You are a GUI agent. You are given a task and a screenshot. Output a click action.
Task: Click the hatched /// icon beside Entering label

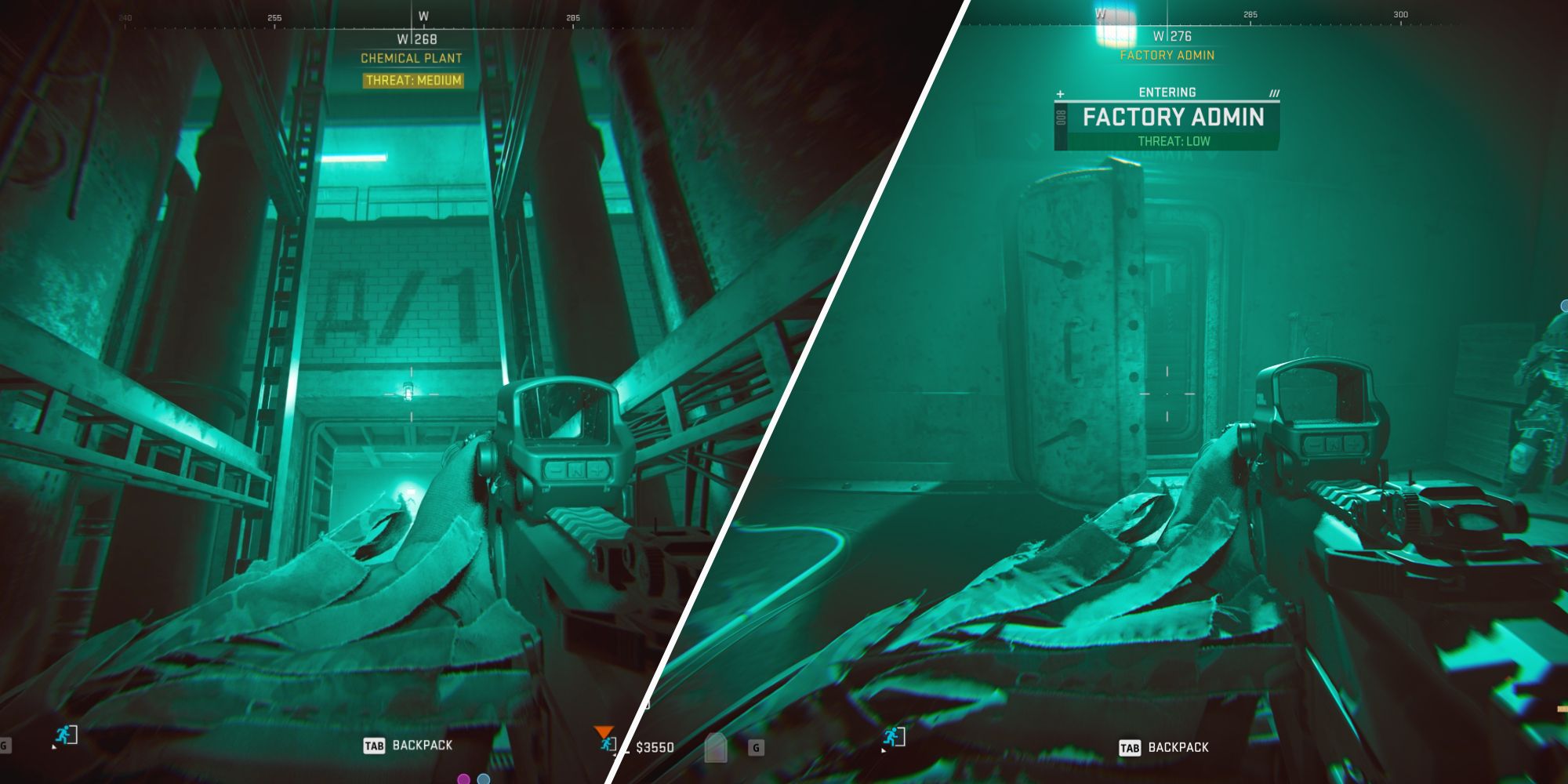[x=1274, y=93]
